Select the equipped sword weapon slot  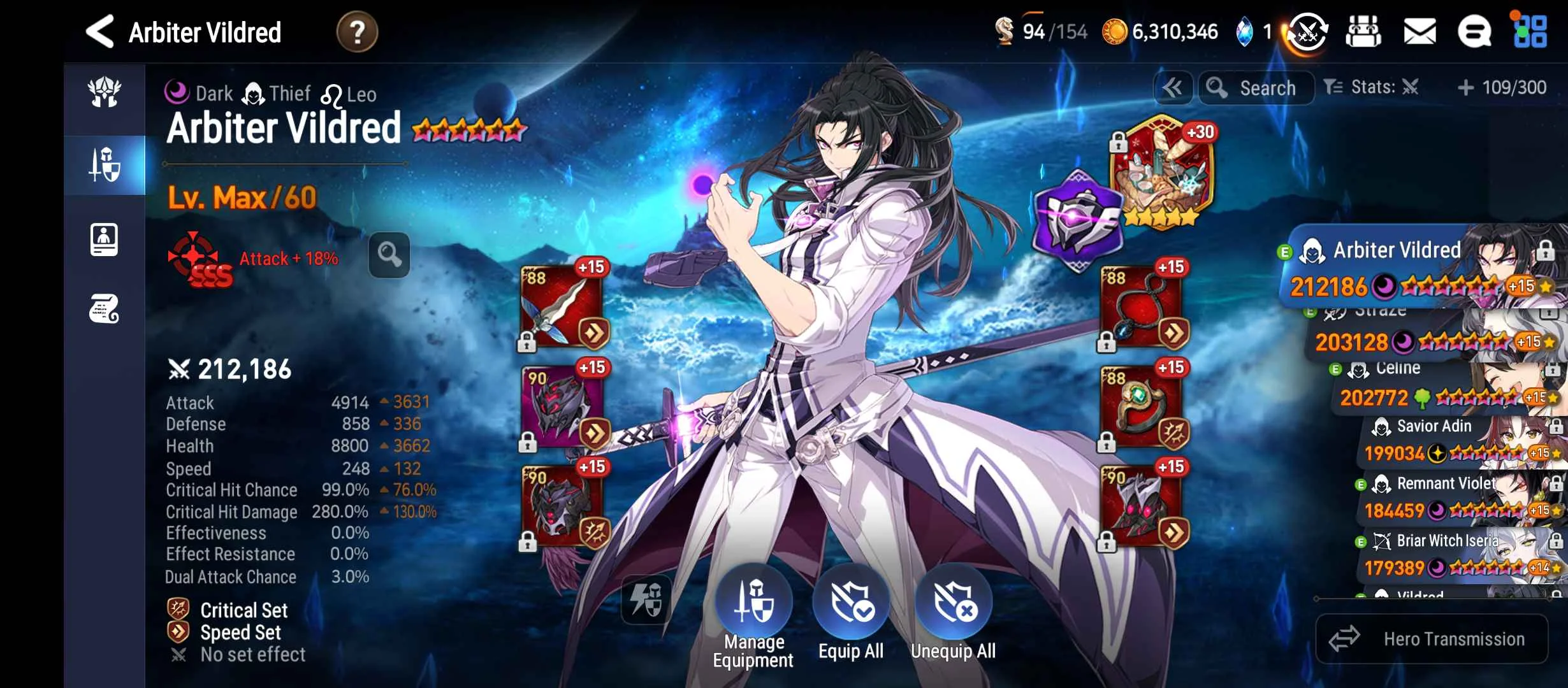tap(561, 306)
